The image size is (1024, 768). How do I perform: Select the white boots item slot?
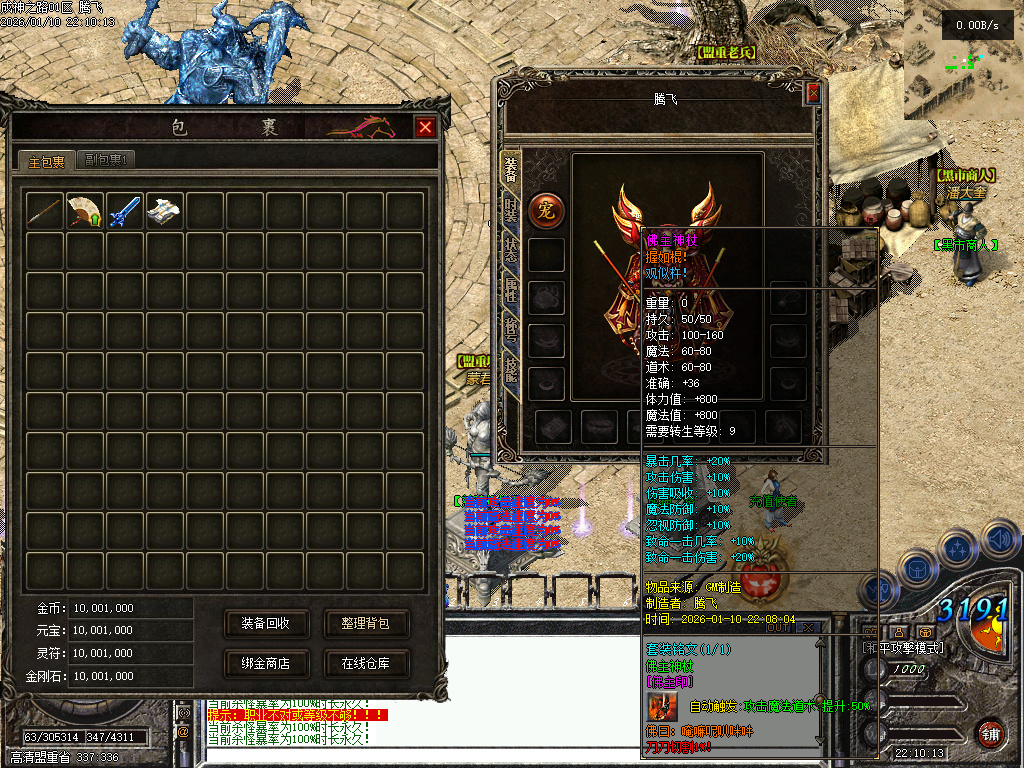(x=165, y=210)
